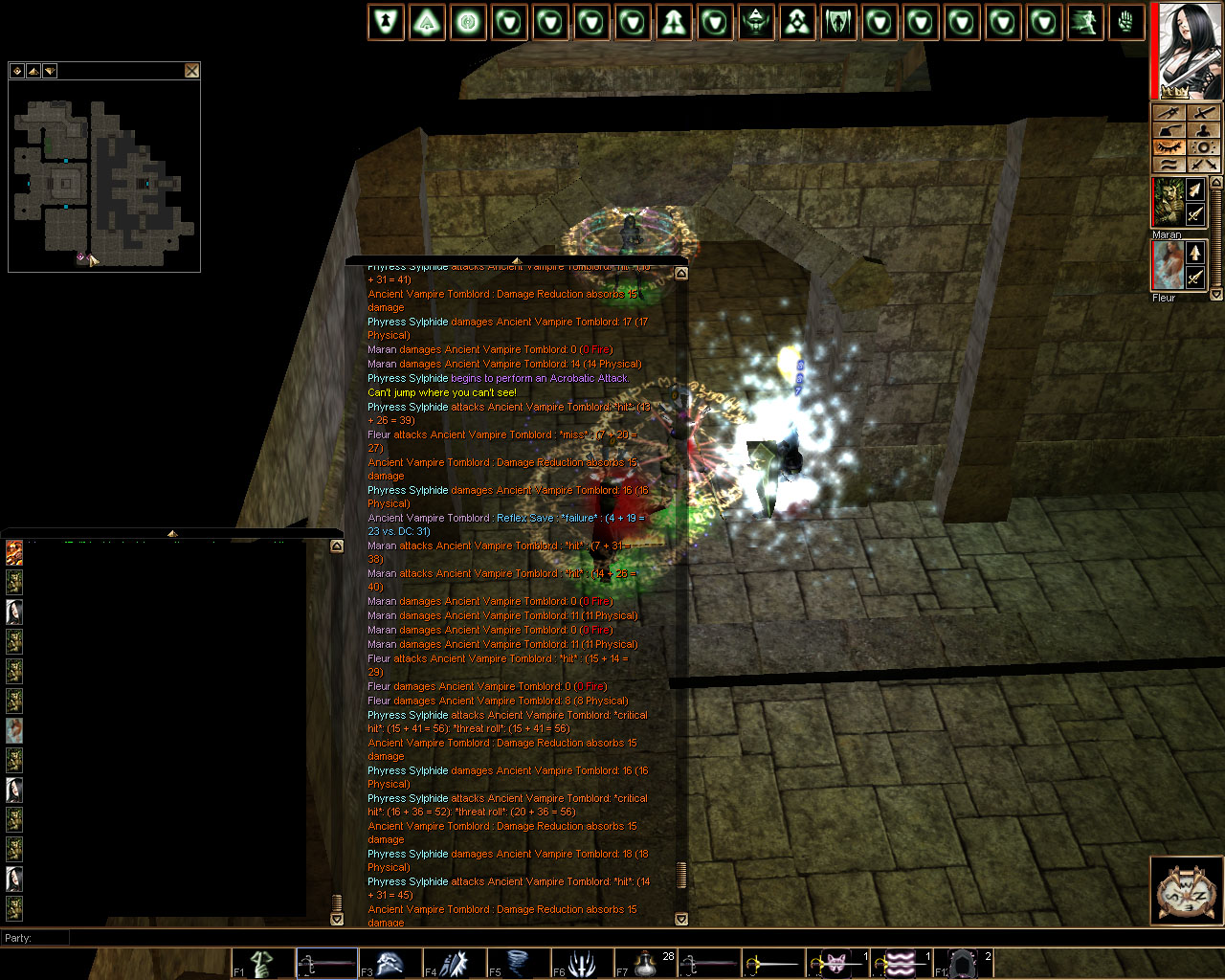The image size is (1225, 980).
Task: Click Fleur's green level-up arrow
Action: point(1195,254)
